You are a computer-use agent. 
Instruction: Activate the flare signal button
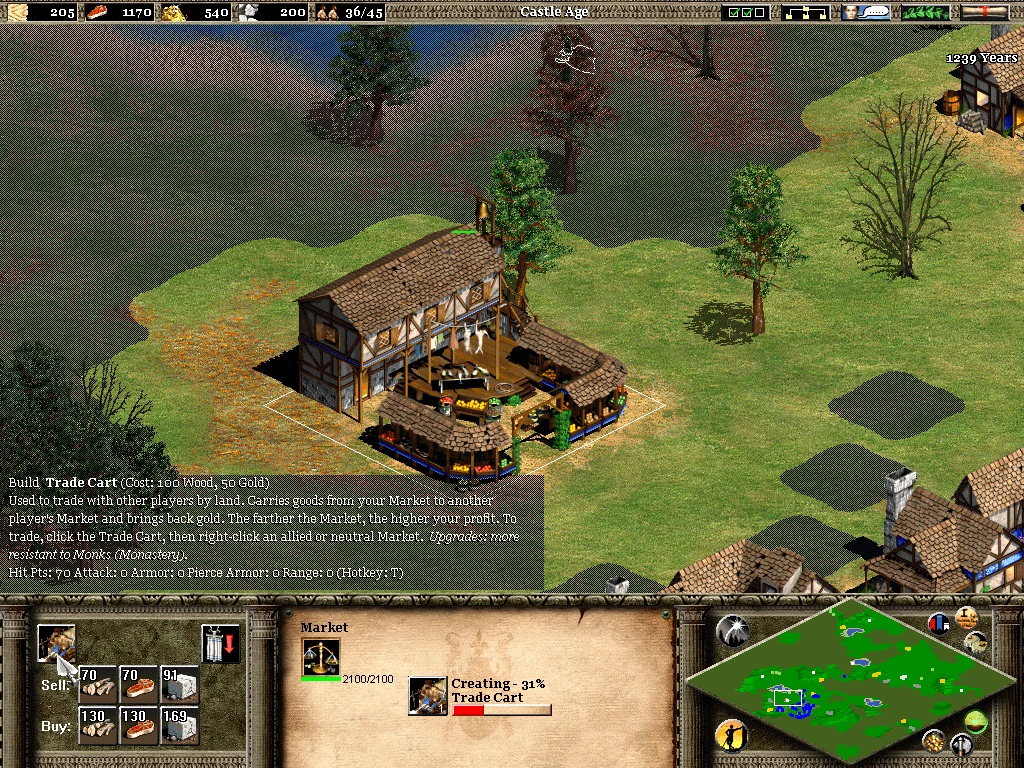pos(731,629)
